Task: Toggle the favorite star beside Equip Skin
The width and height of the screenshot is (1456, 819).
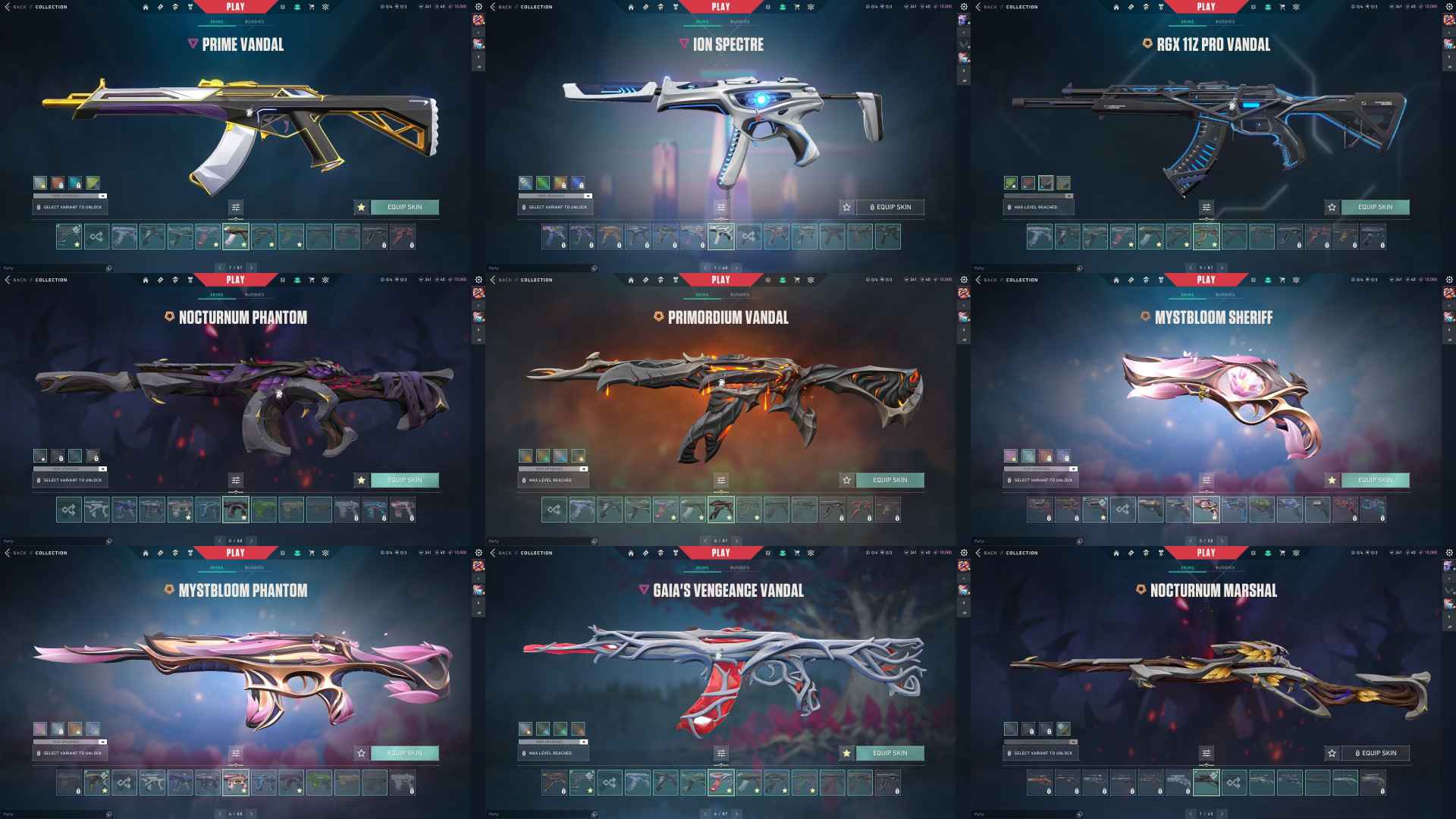Action: pyautogui.click(x=360, y=207)
